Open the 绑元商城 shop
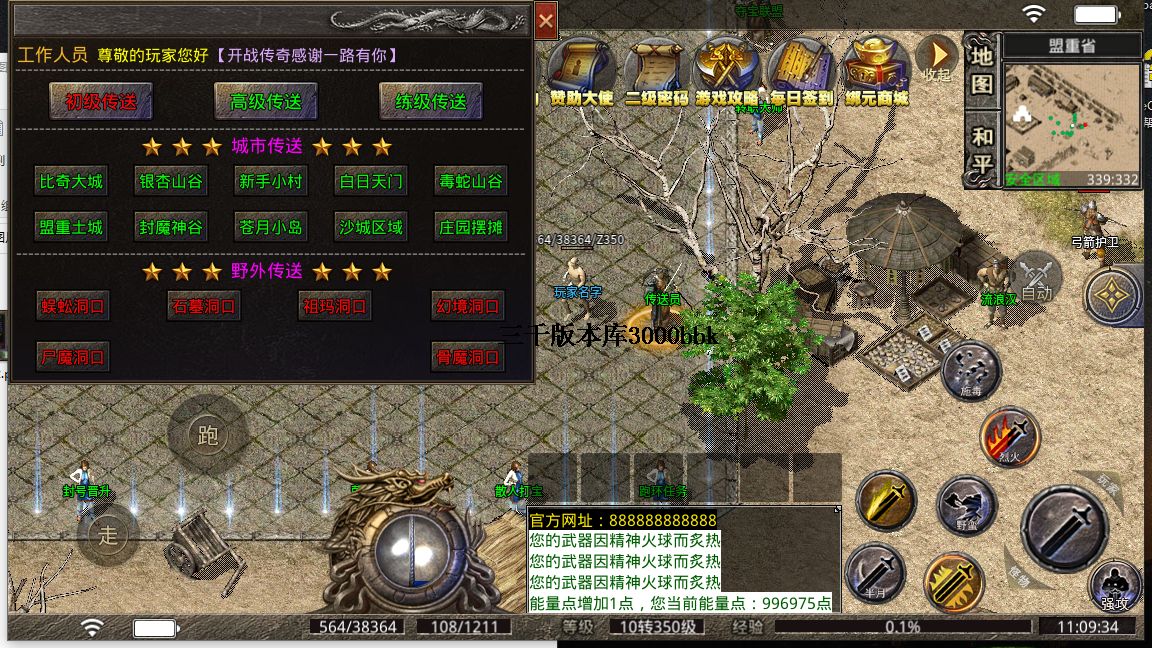 [x=876, y=72]
